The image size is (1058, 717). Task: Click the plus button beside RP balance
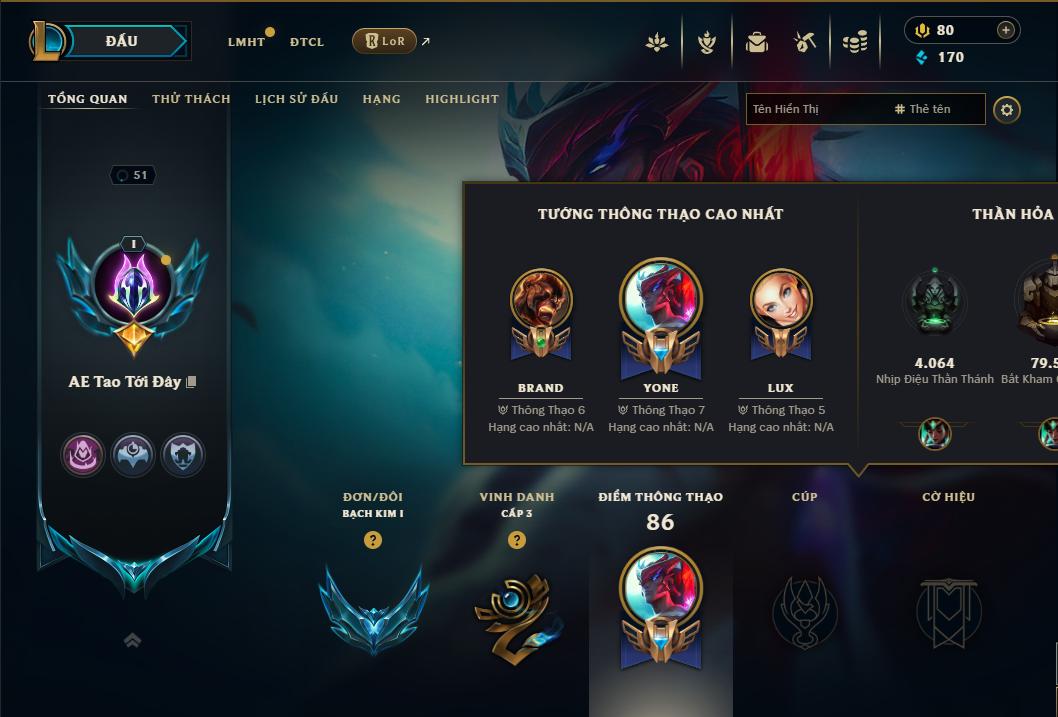pos(1006,30)
